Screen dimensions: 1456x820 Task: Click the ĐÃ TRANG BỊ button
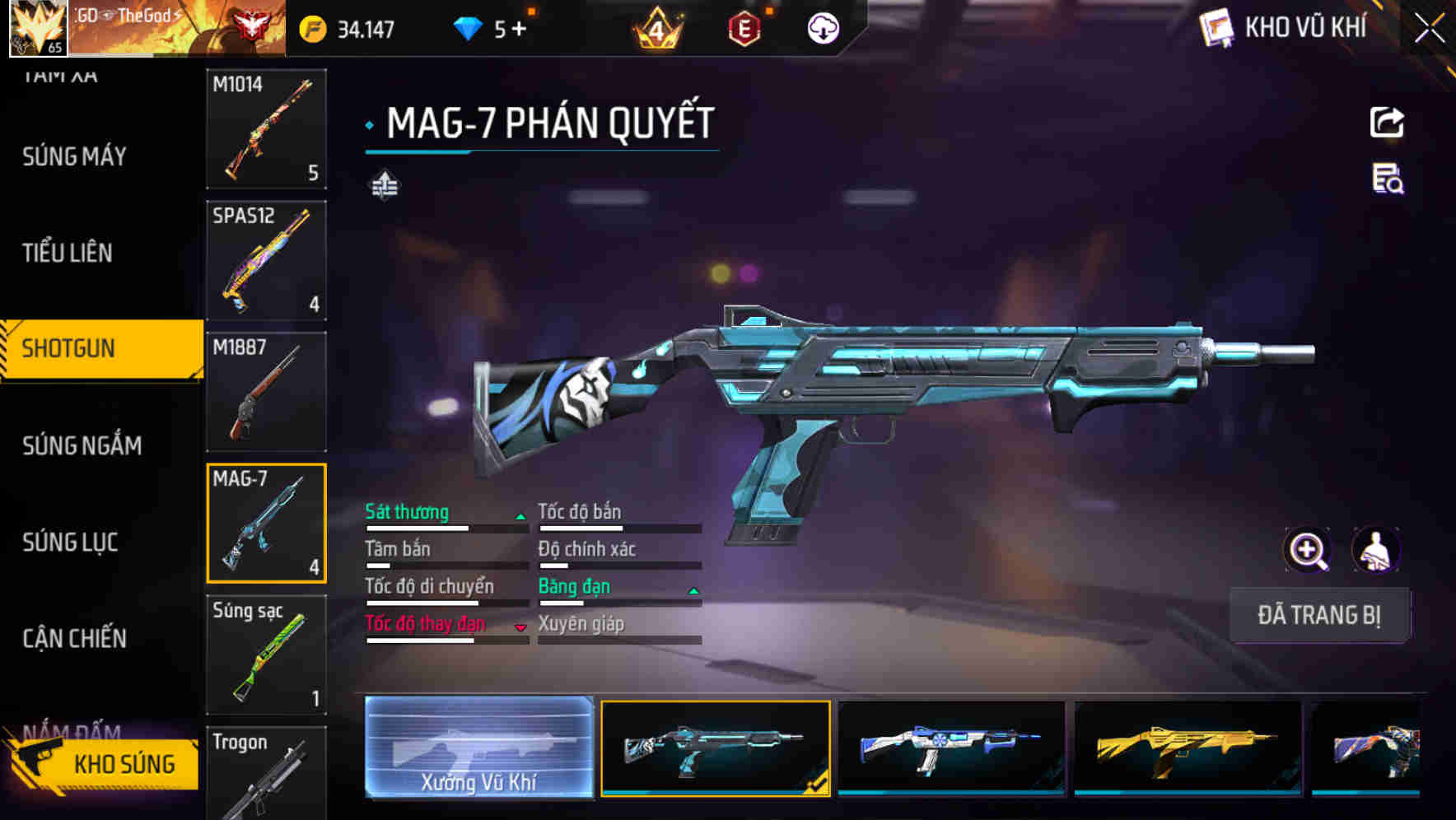(1318, 615)
